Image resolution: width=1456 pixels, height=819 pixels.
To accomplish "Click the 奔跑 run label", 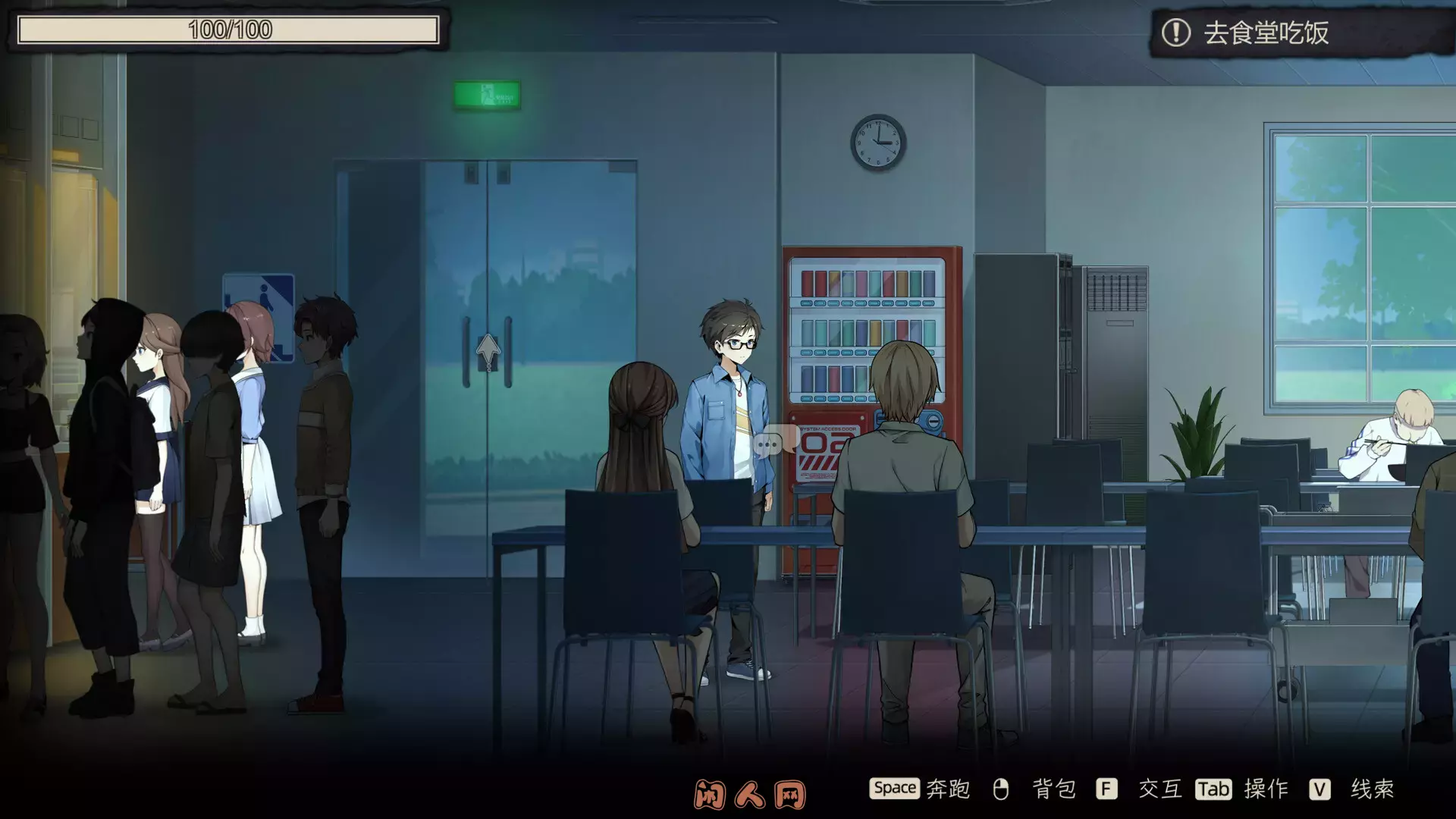I will pyautogui.click(x=949, y=789).
